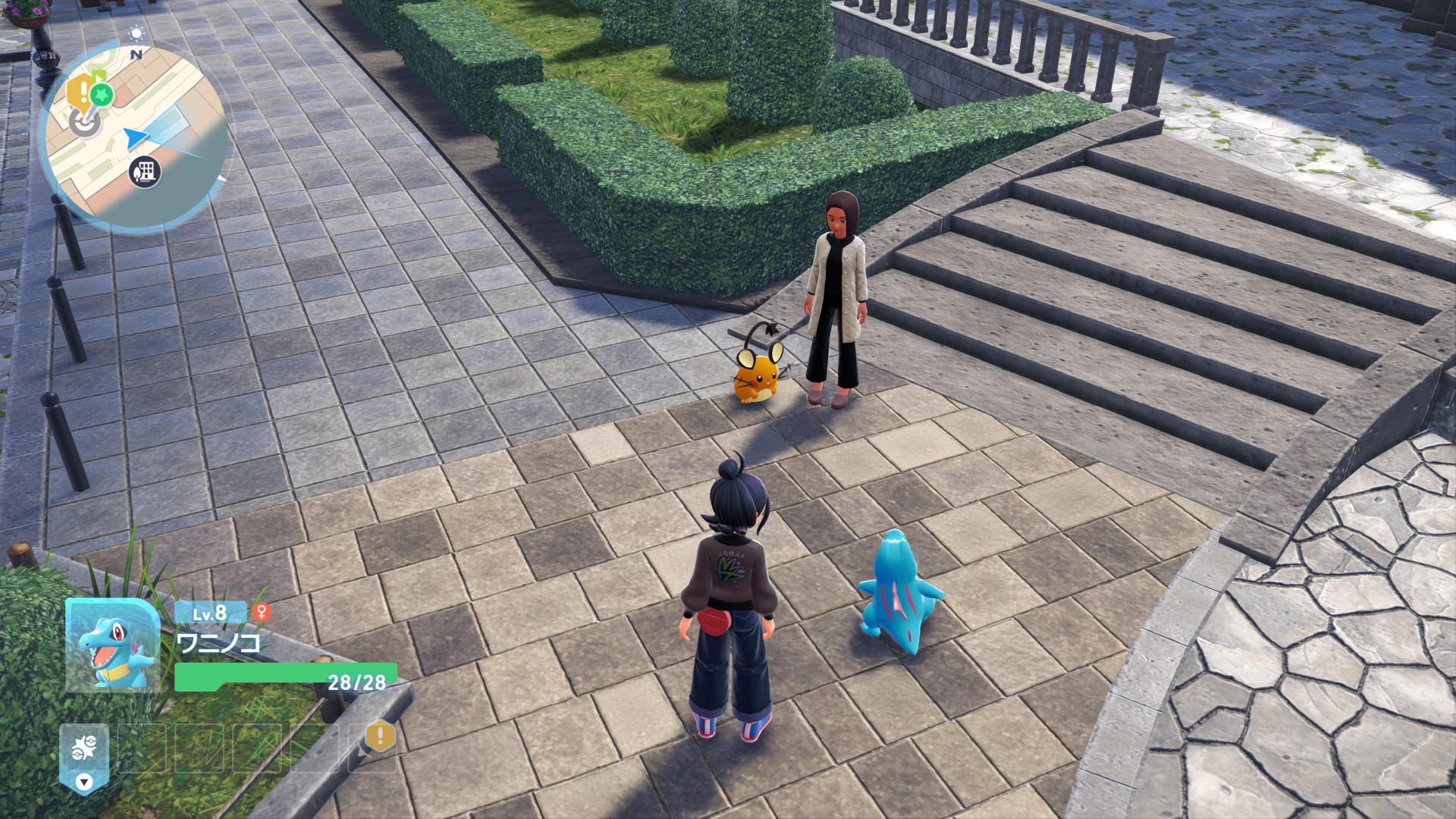Viewport: 1456px width, 819px height.
Task: Click the sun weather icon above the minimap
Action: click(x=136, y=33)
